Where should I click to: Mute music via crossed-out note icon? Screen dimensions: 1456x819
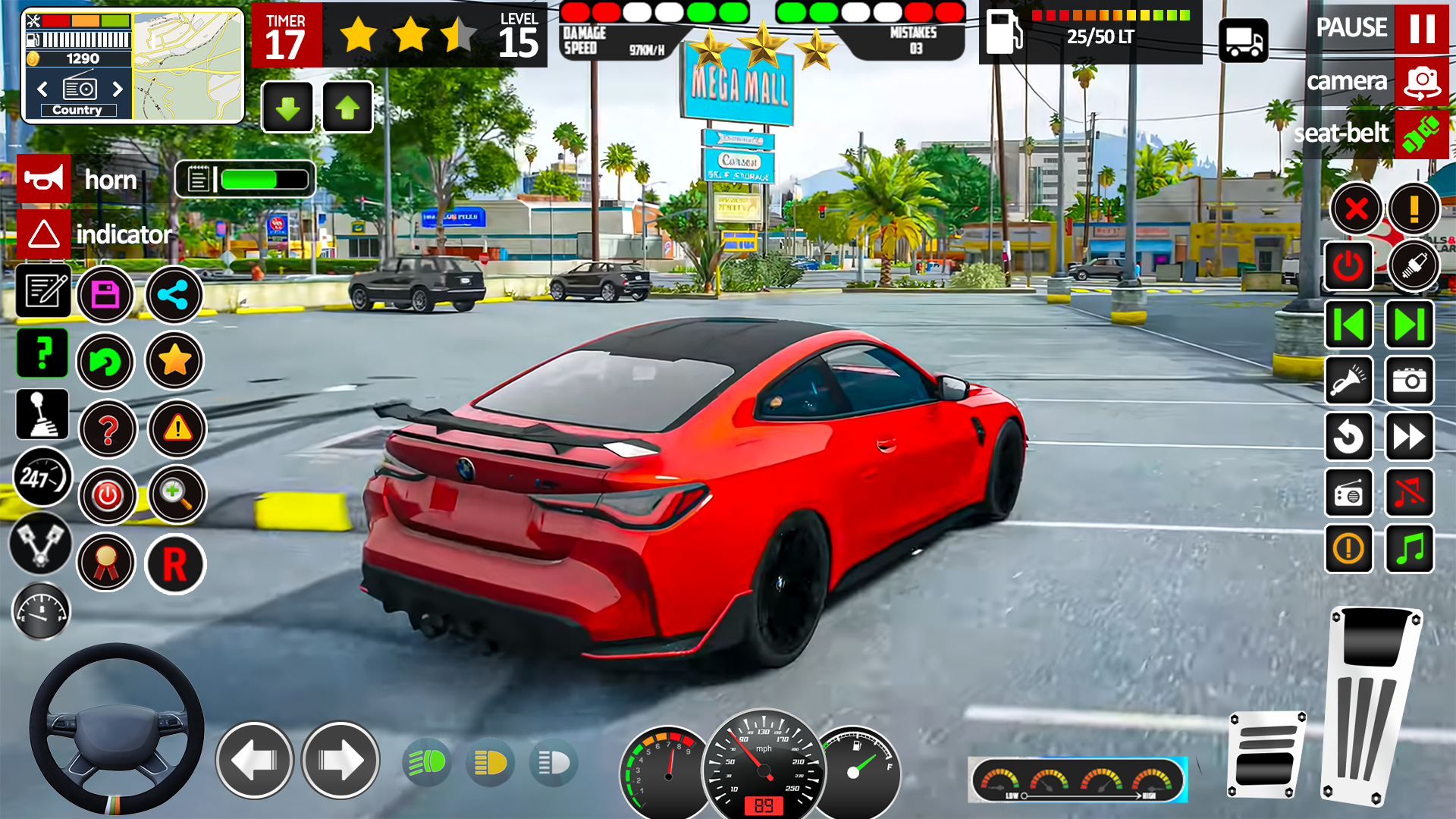pos(1409,493)
